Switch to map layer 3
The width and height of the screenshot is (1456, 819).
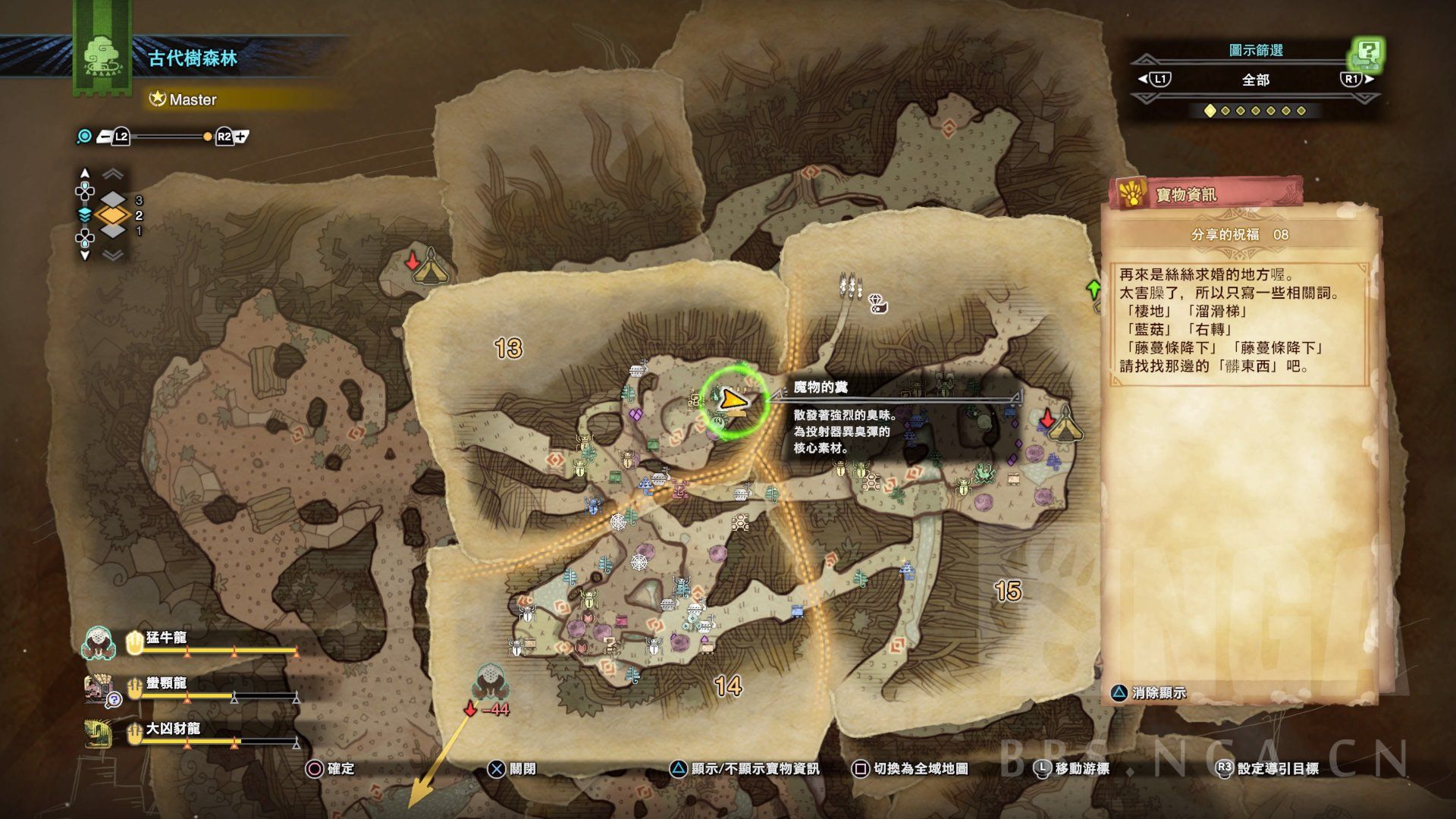pos(114,200)
